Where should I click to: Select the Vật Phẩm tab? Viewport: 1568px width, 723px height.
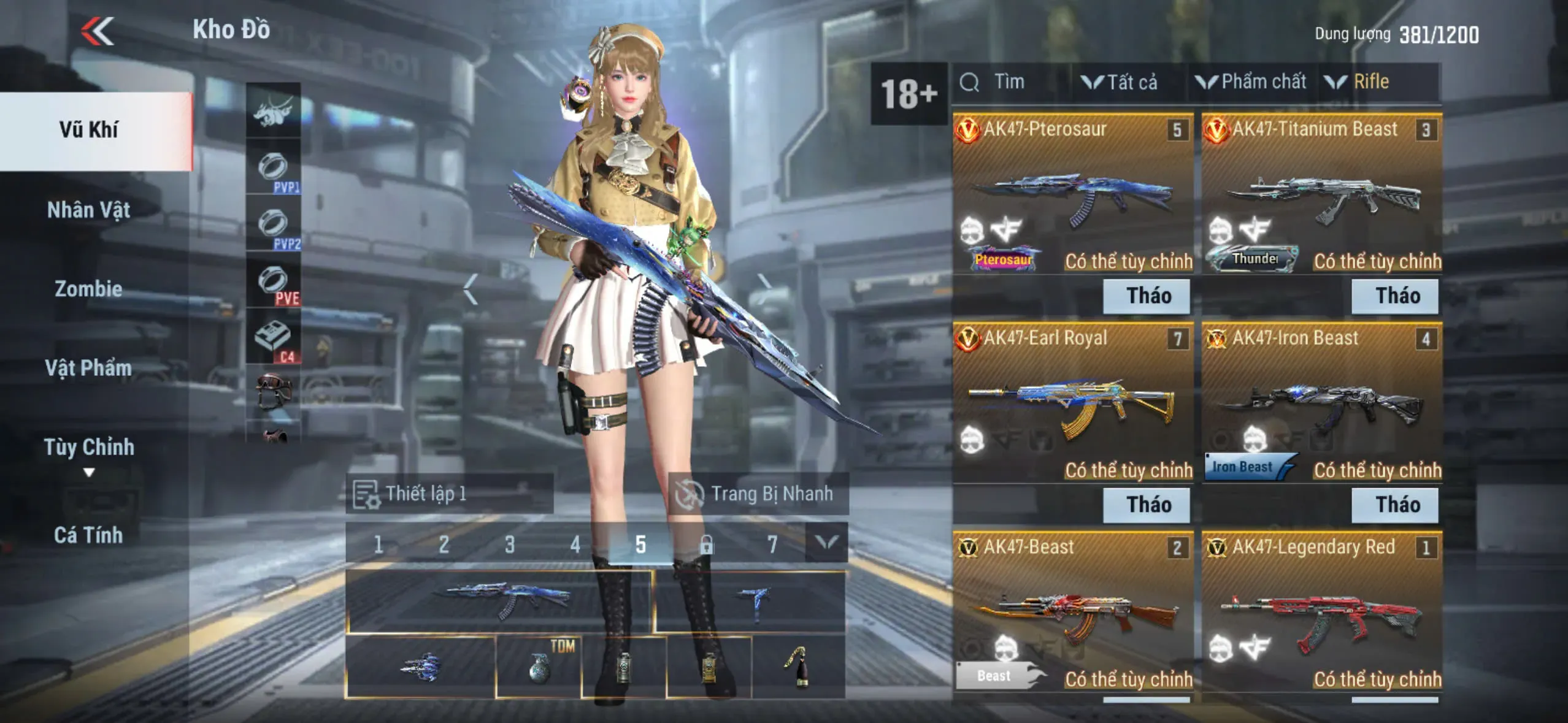coord(89,368)
